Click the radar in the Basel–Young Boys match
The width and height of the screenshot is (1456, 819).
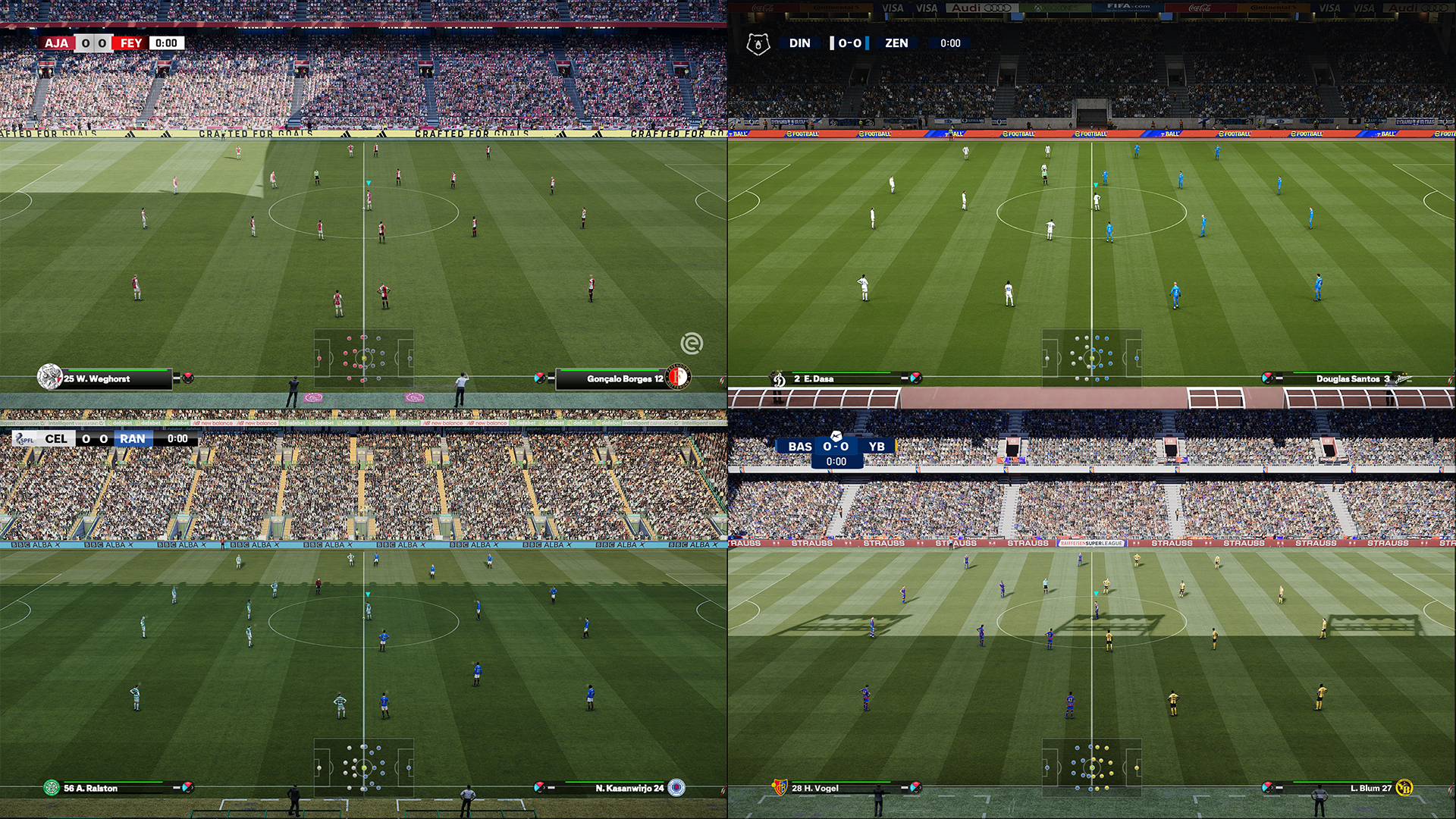[1092, 767]
